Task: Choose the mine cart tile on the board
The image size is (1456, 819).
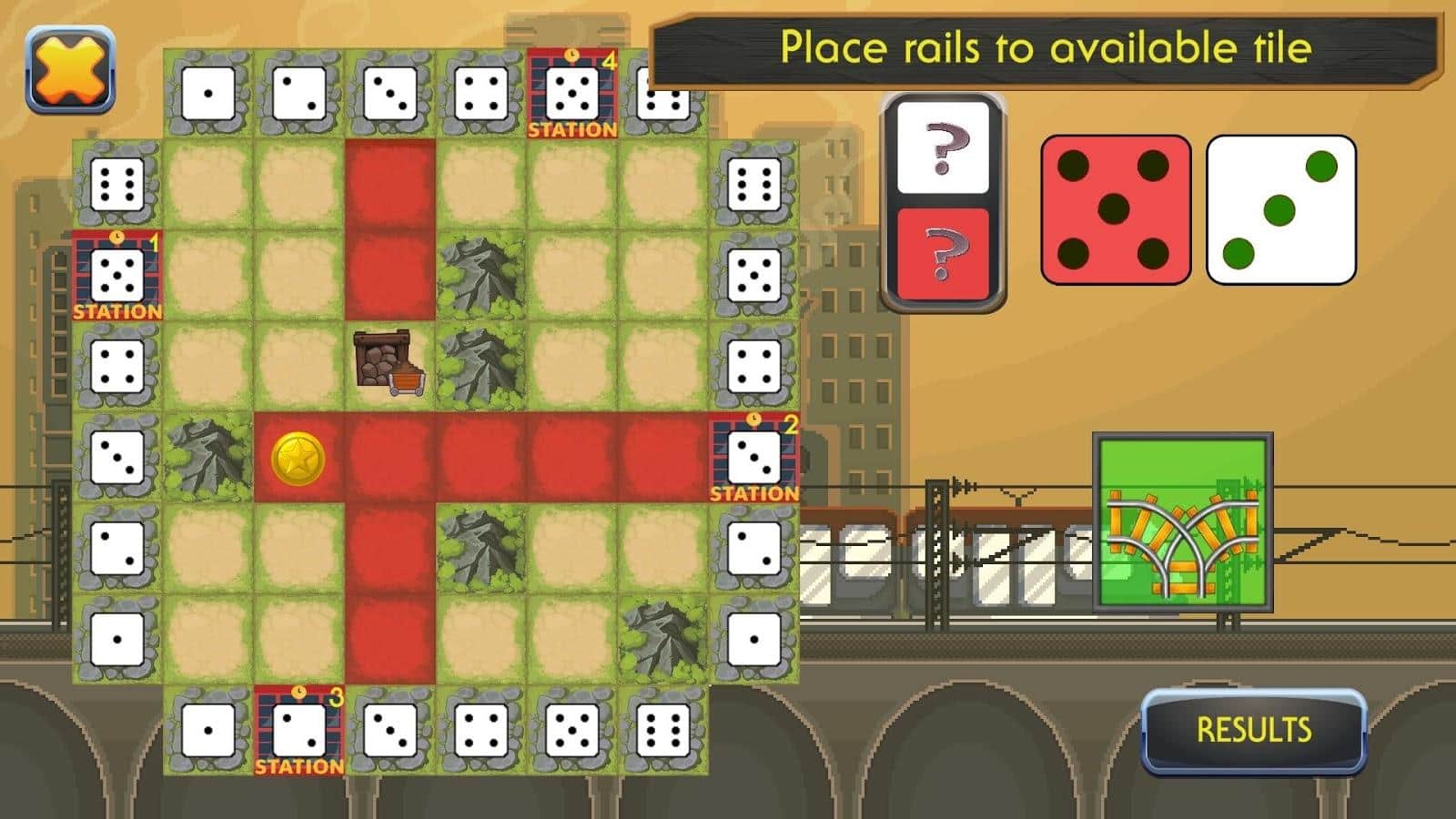Action: tap(390, 364)
